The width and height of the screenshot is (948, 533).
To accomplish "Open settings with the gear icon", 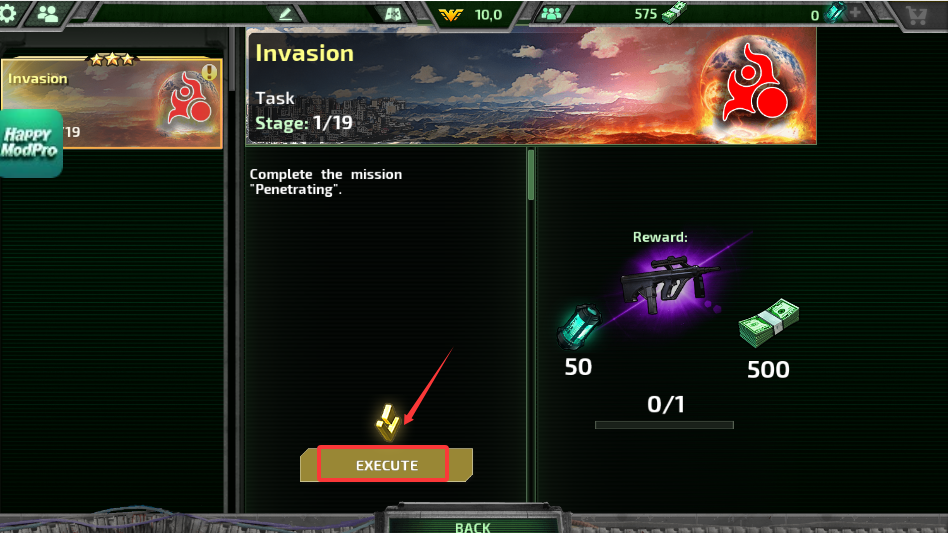I will click(12, 13).
